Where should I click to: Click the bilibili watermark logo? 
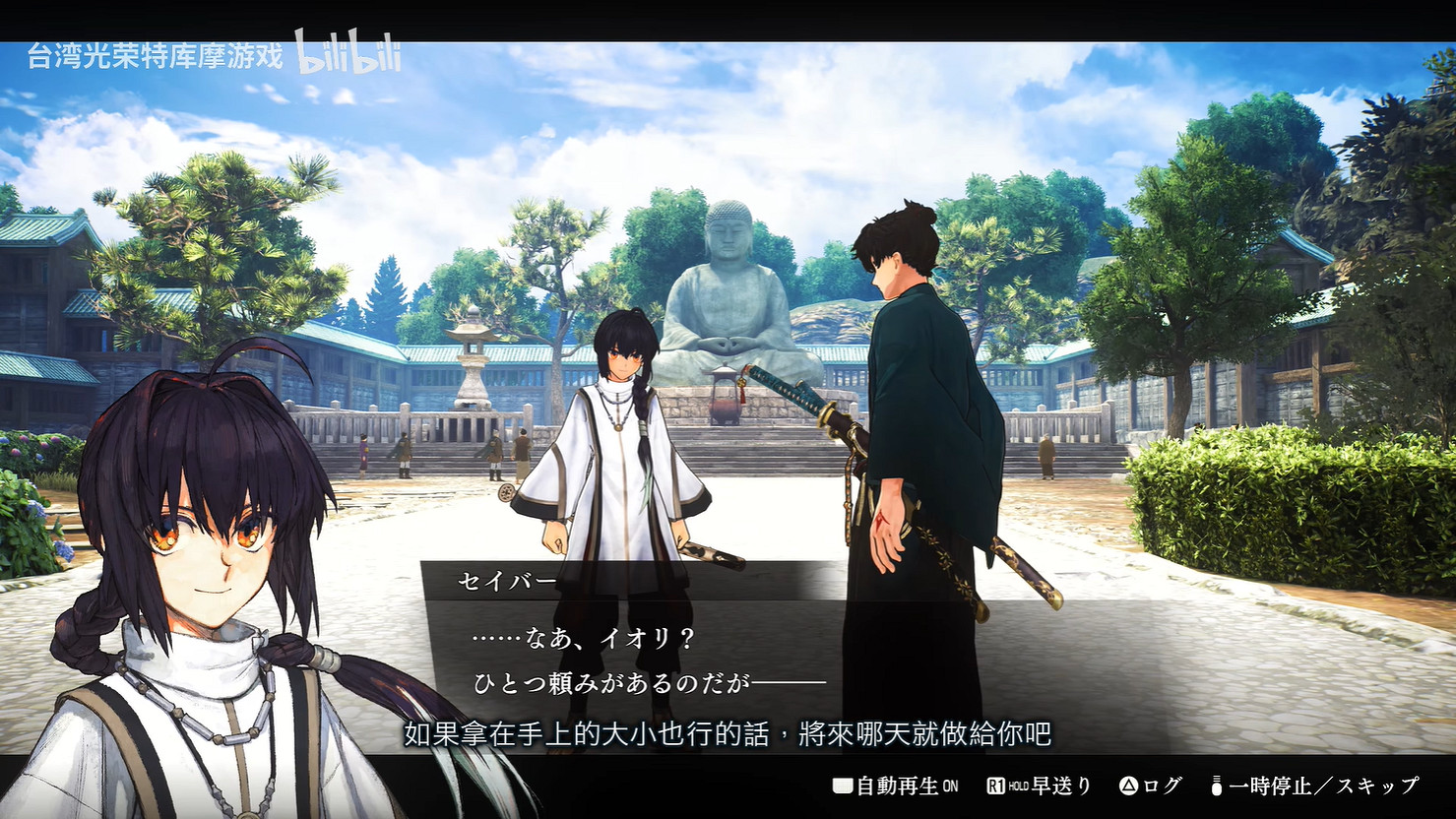(x=347, y=56)
